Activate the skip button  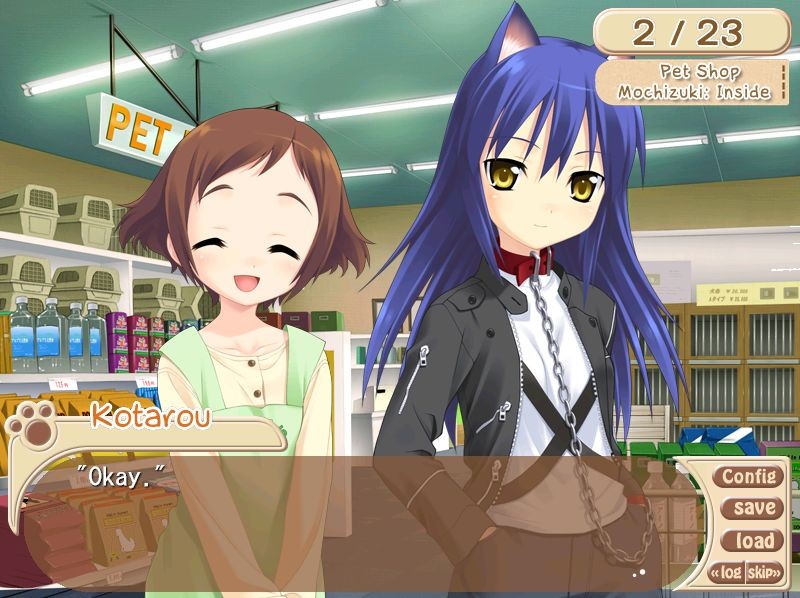point(763,573)
